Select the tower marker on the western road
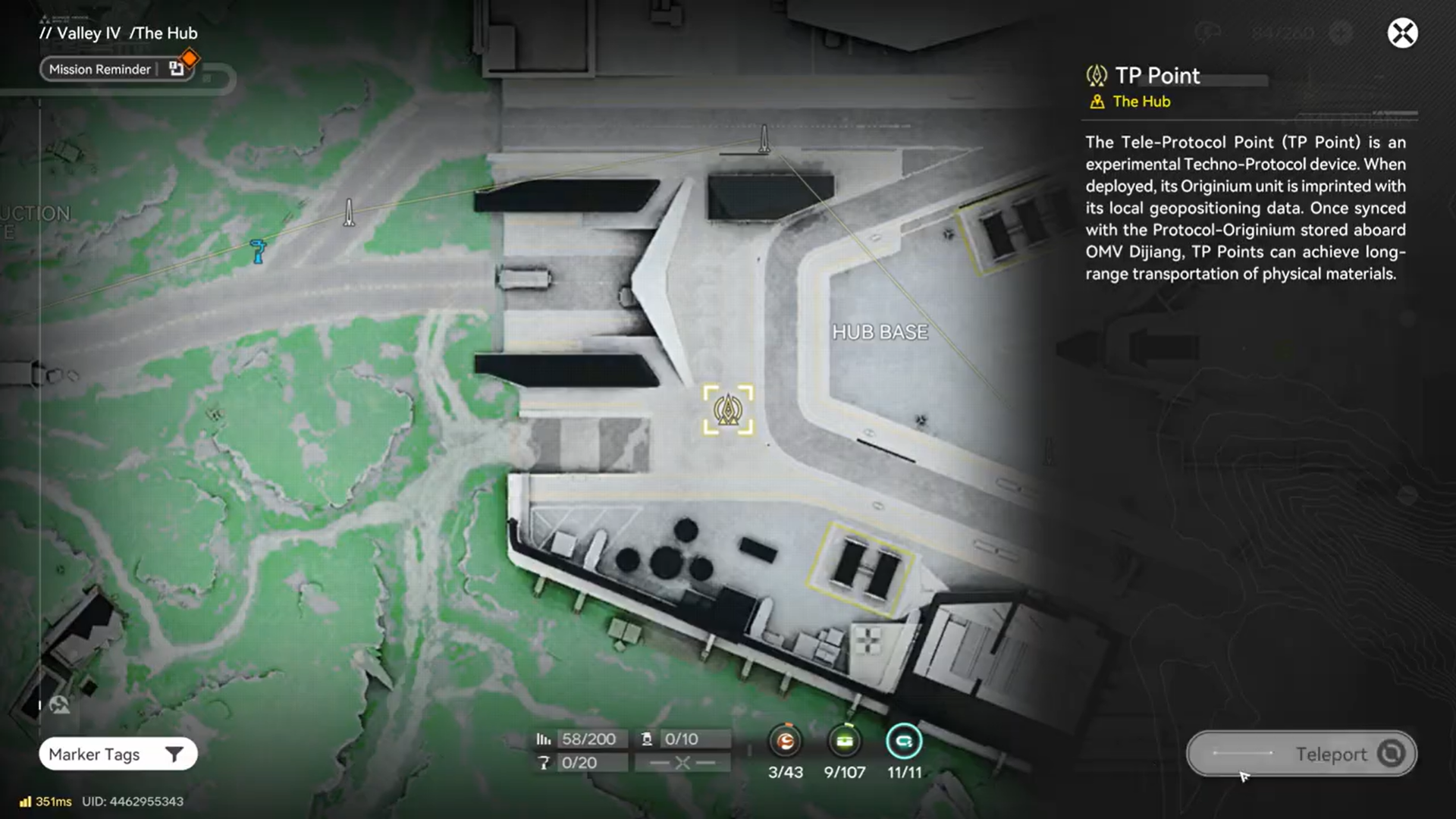The height and width of the screenshot is (819, 1456). pyautogui.click(x=349, y=212)
